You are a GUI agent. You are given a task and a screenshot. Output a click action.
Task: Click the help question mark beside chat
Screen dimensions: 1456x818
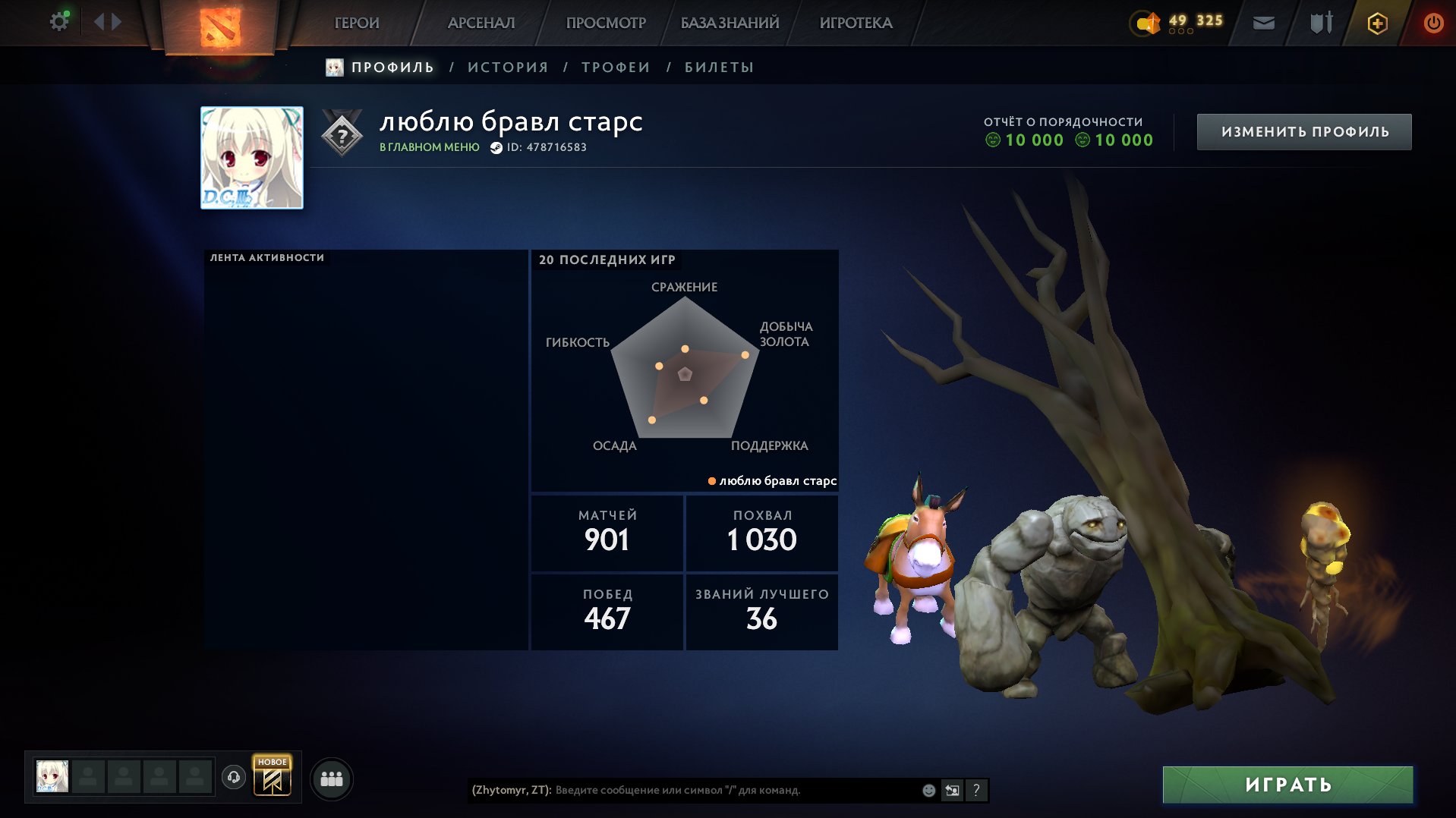(x=976, y=790)
